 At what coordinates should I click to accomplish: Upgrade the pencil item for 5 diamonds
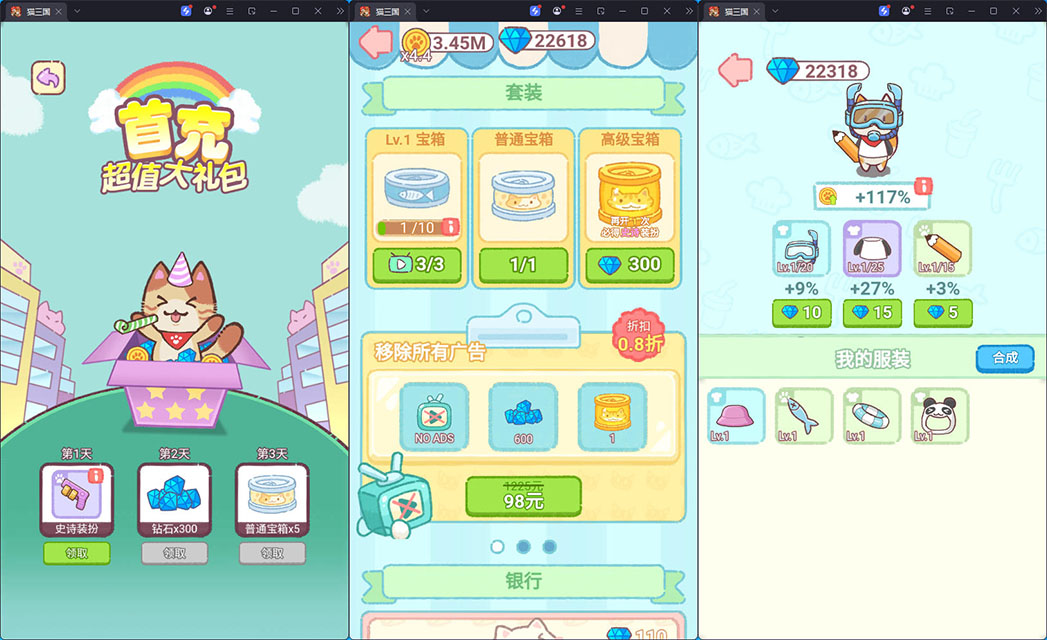[x=942, y=313]
